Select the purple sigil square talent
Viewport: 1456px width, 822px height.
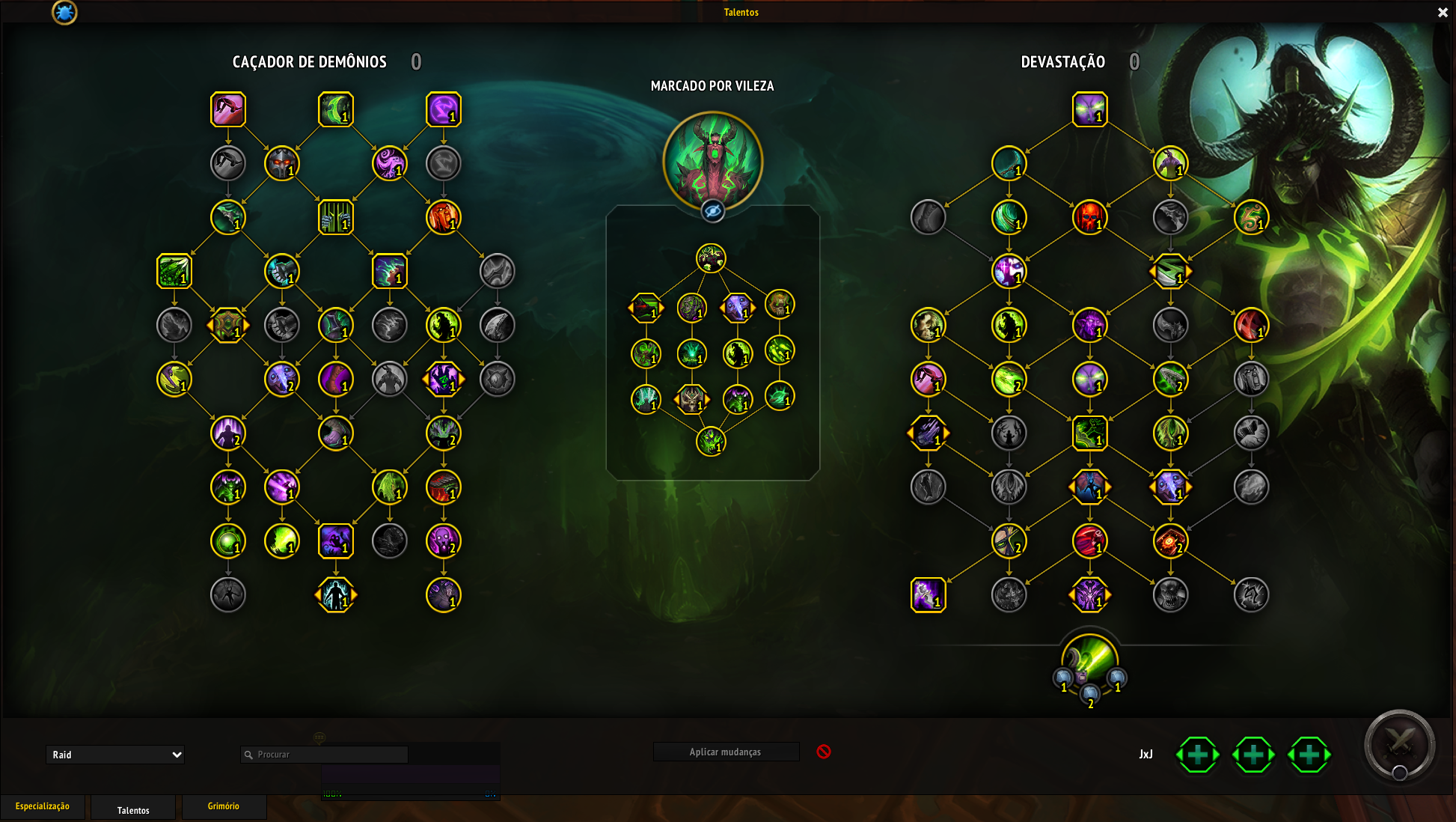click(x=444, y=109)
